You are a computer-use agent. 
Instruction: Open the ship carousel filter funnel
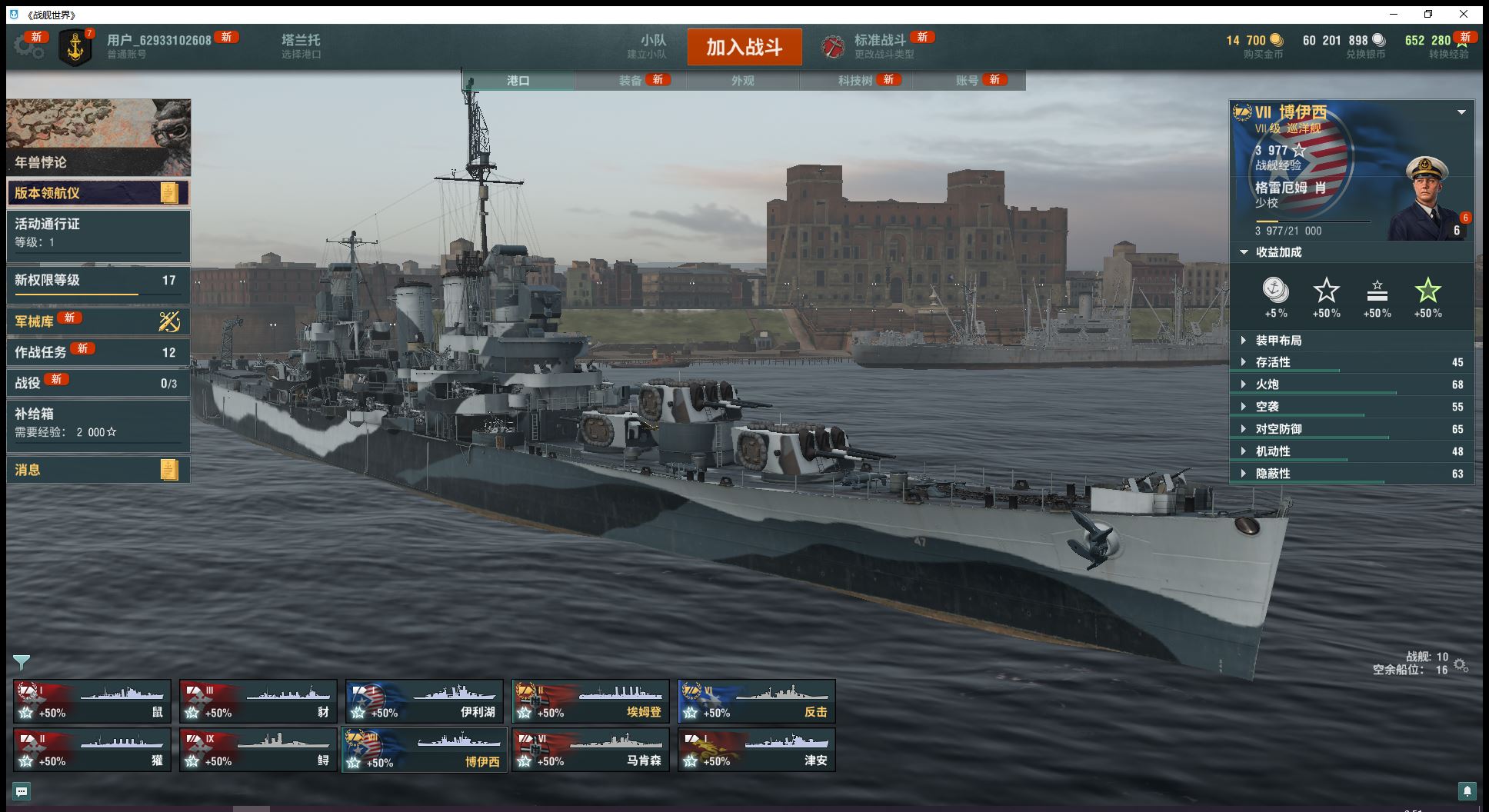(22, 662)
